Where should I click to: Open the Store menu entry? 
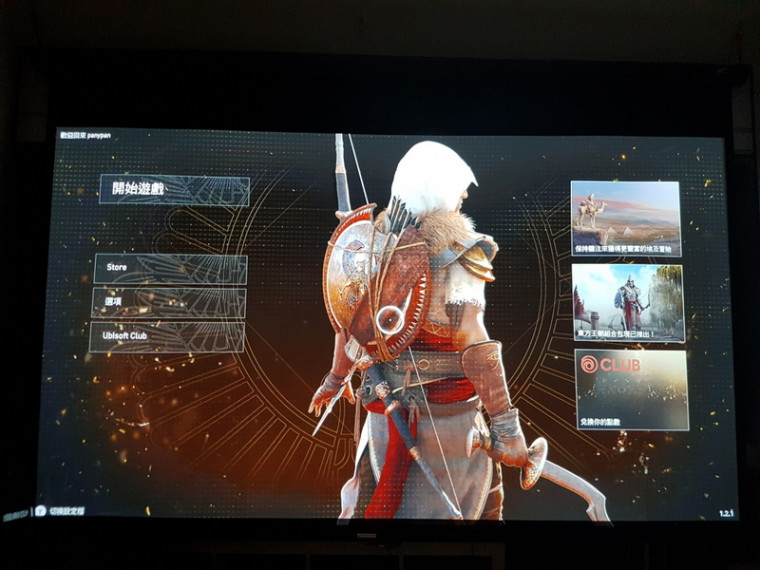(170, 269)
